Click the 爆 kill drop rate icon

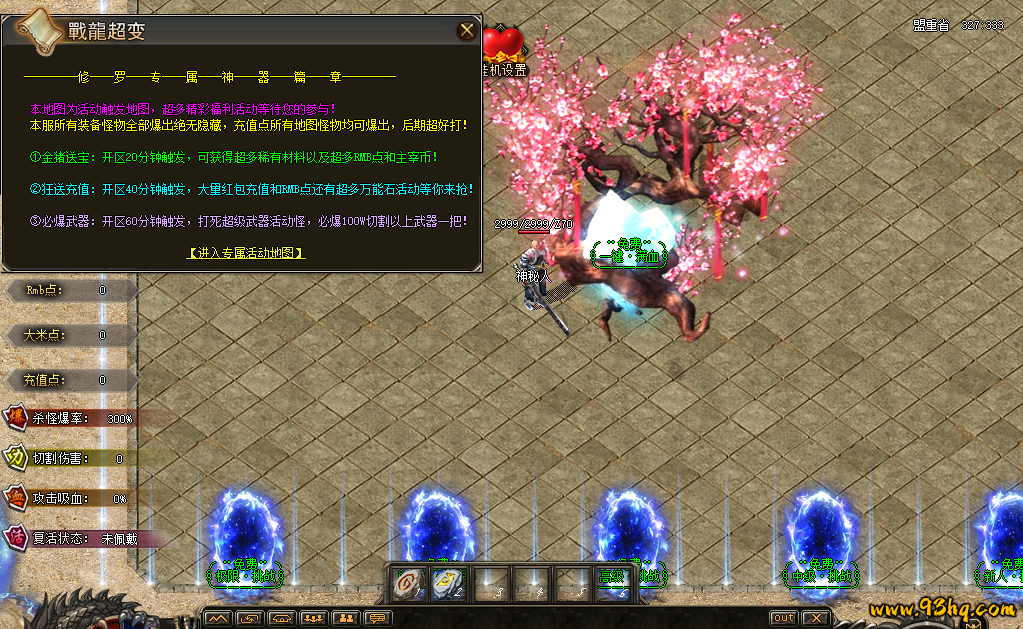coord(16,418)
